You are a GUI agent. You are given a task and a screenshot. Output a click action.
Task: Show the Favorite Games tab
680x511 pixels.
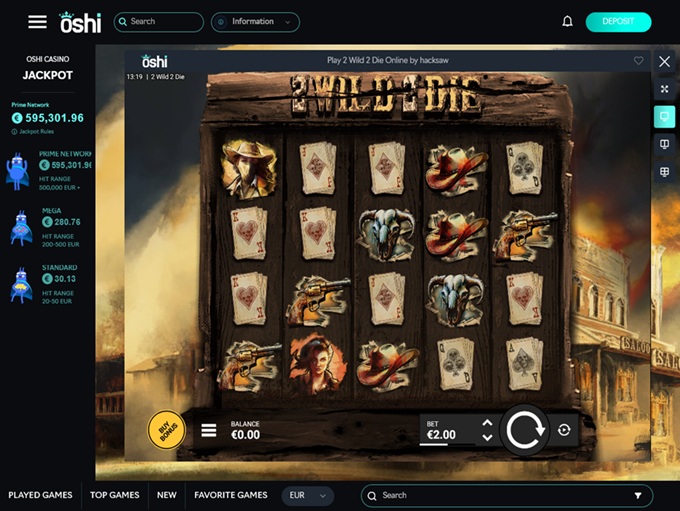(x=230, y=495)
